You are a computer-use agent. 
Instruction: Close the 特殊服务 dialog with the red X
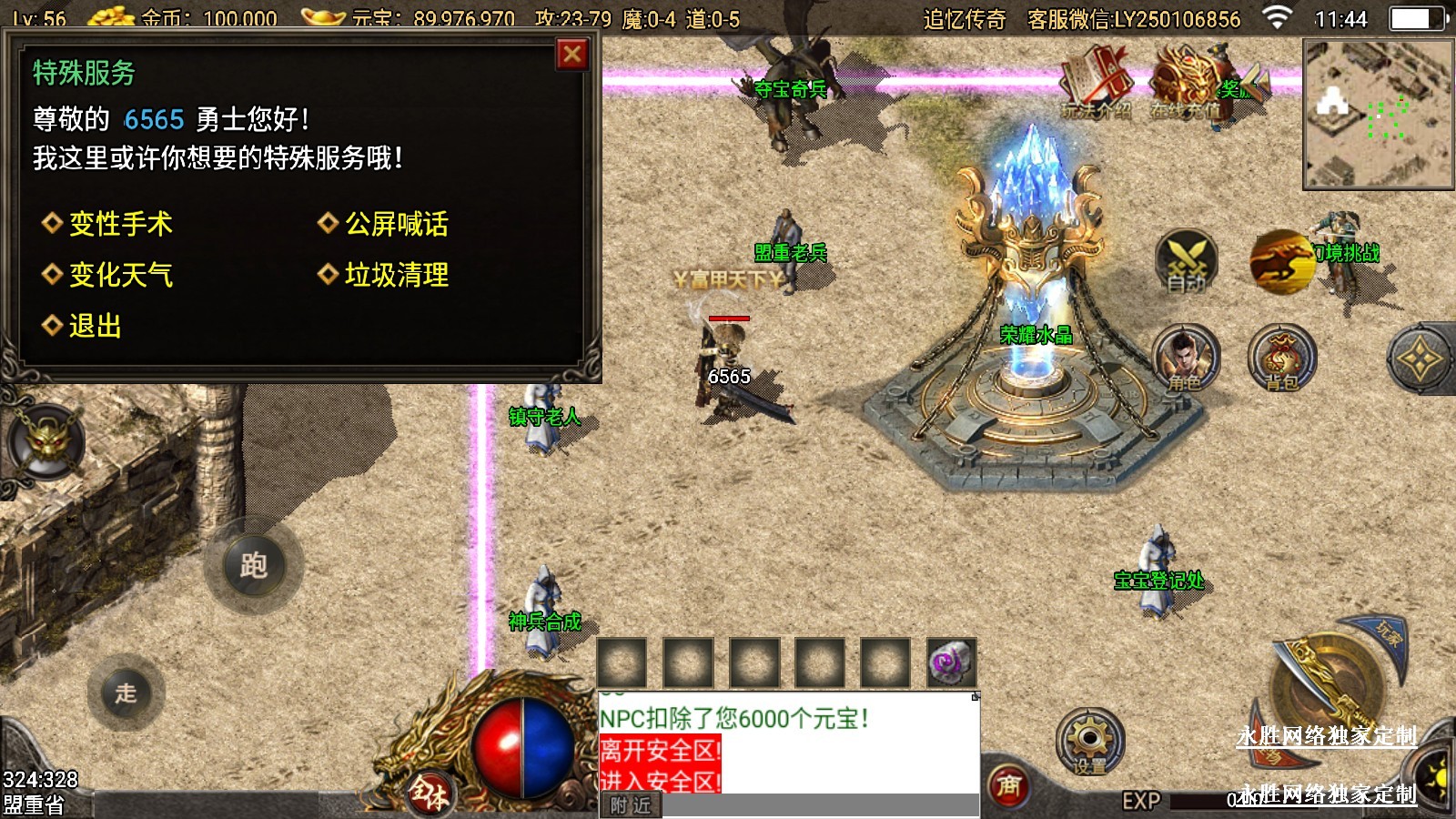(572, 56)
